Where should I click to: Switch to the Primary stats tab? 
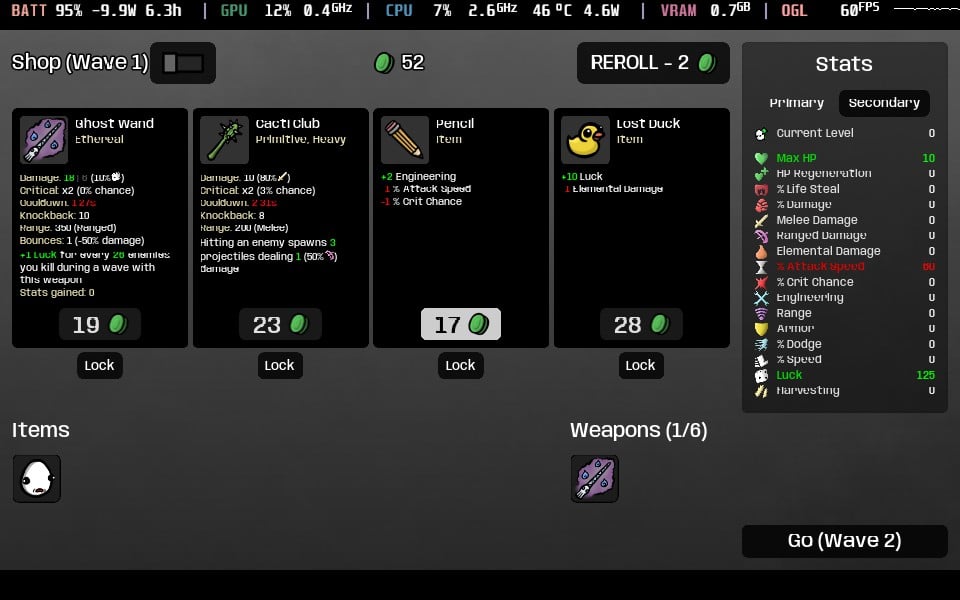click(796, 103)
